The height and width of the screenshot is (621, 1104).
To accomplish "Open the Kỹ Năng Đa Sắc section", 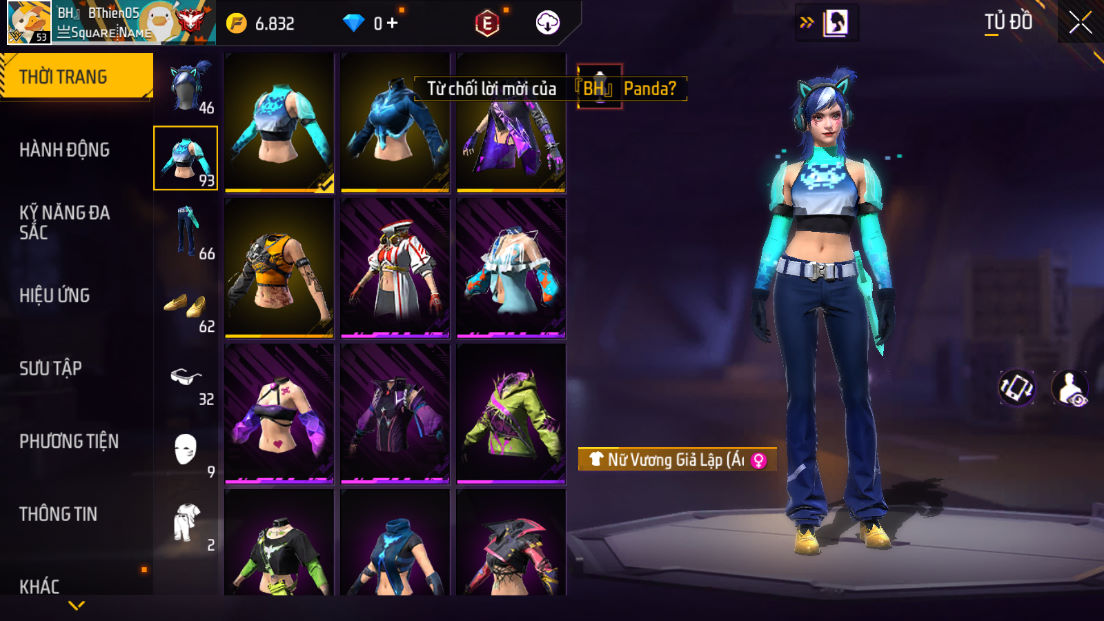I will pyautogui.click(x=65, y=222).
